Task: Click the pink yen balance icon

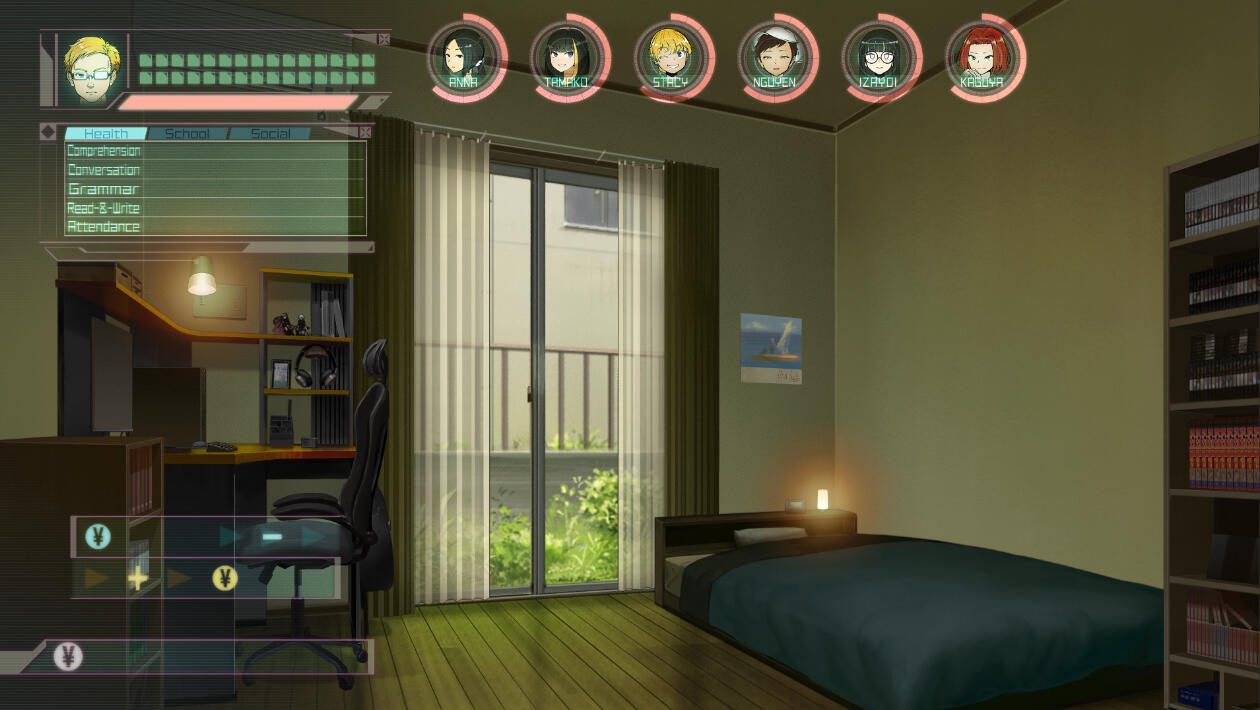Action: pos(68,657)
